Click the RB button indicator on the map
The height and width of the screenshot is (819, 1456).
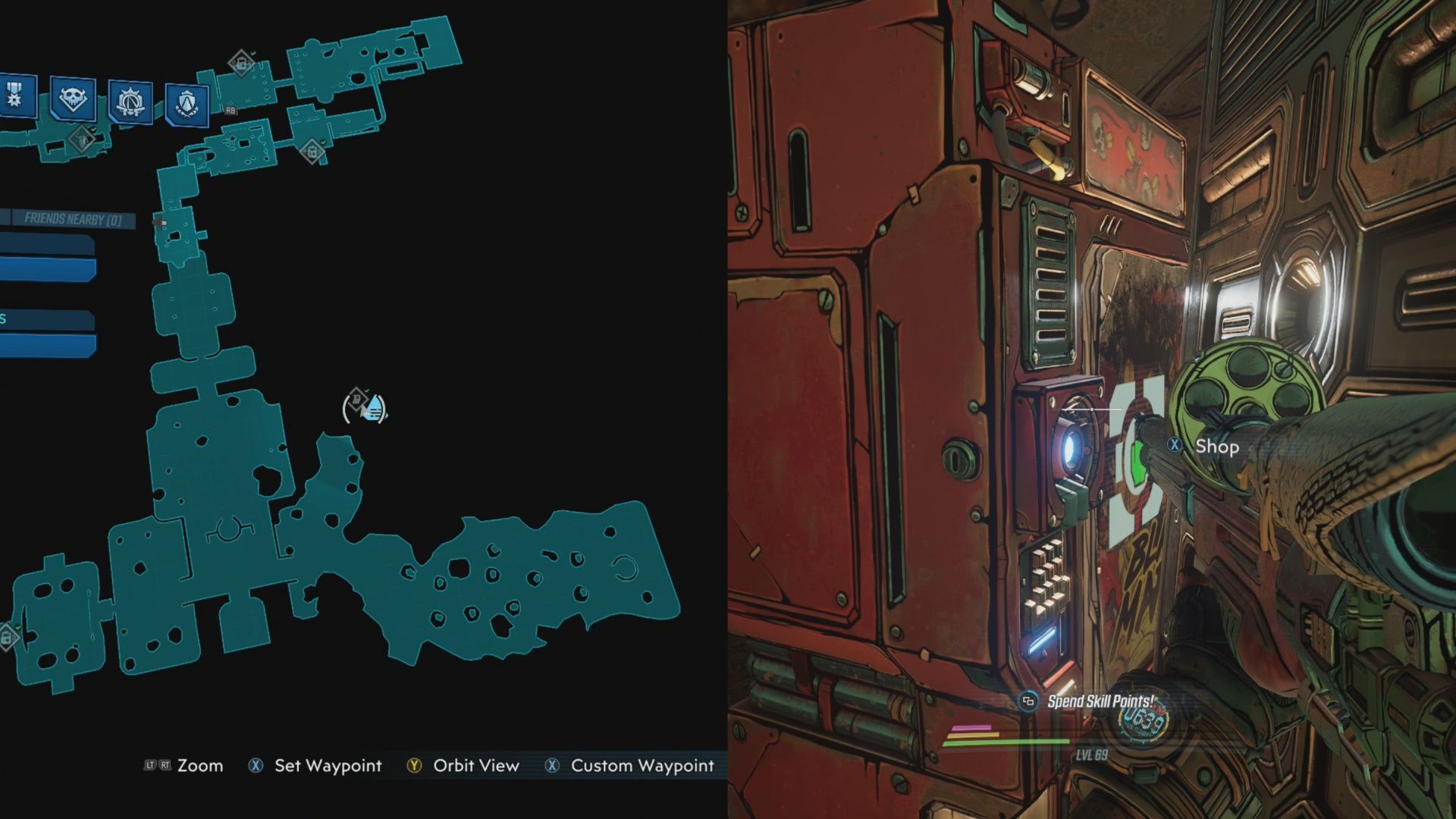(x=231, y=110)
